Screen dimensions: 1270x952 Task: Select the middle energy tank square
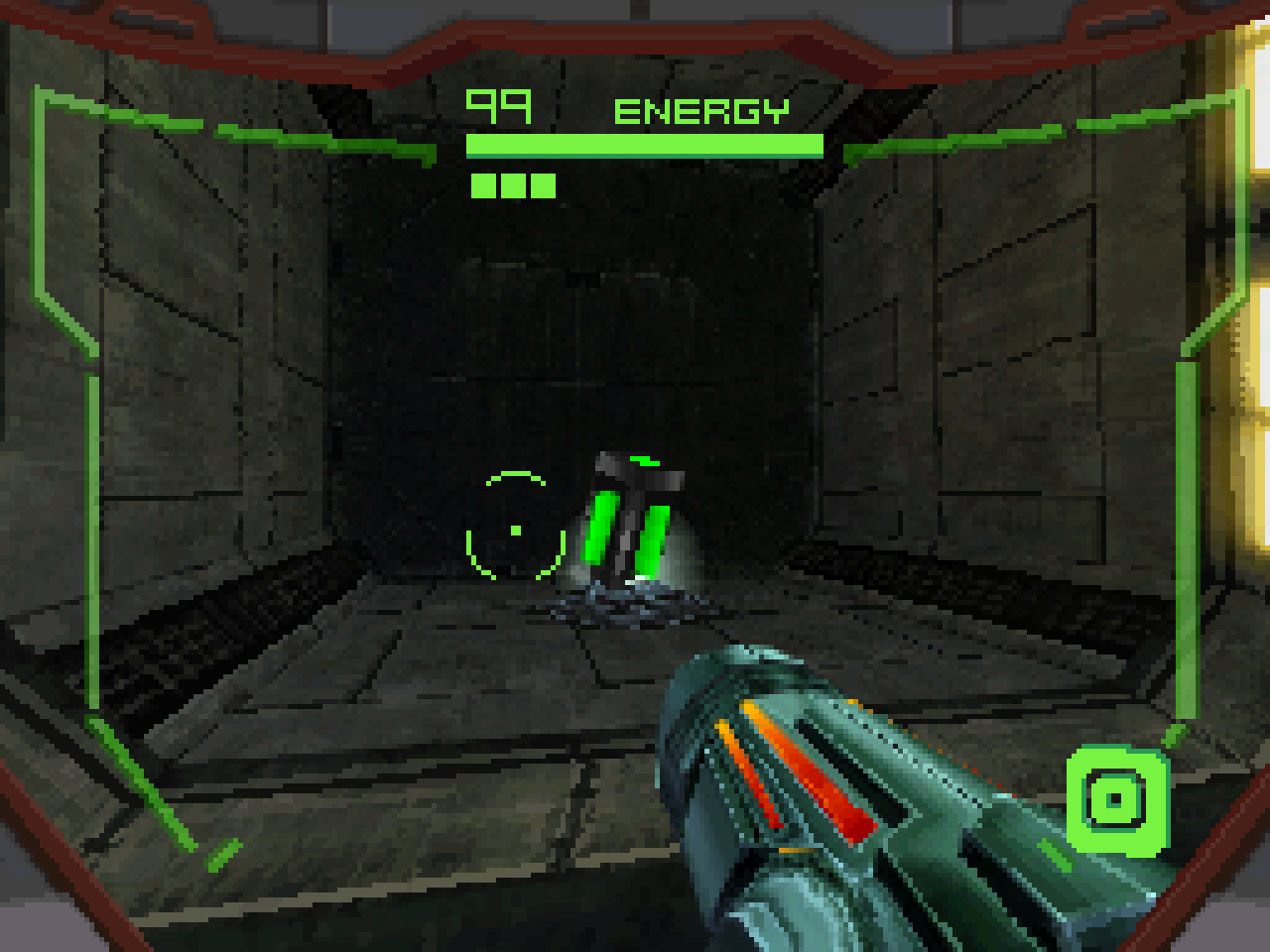[x=513, y=183]
